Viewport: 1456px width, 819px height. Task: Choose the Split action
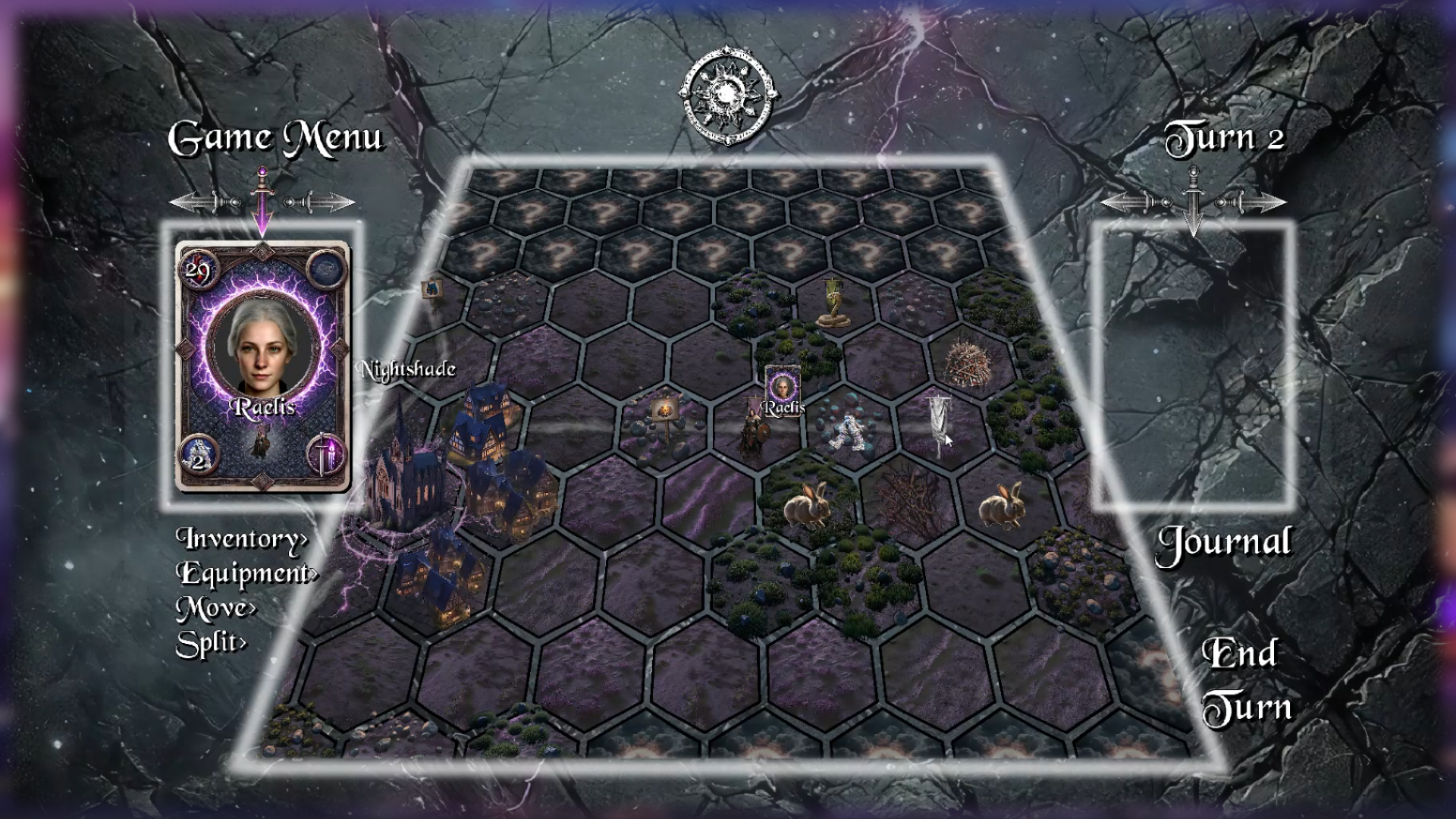211,644
